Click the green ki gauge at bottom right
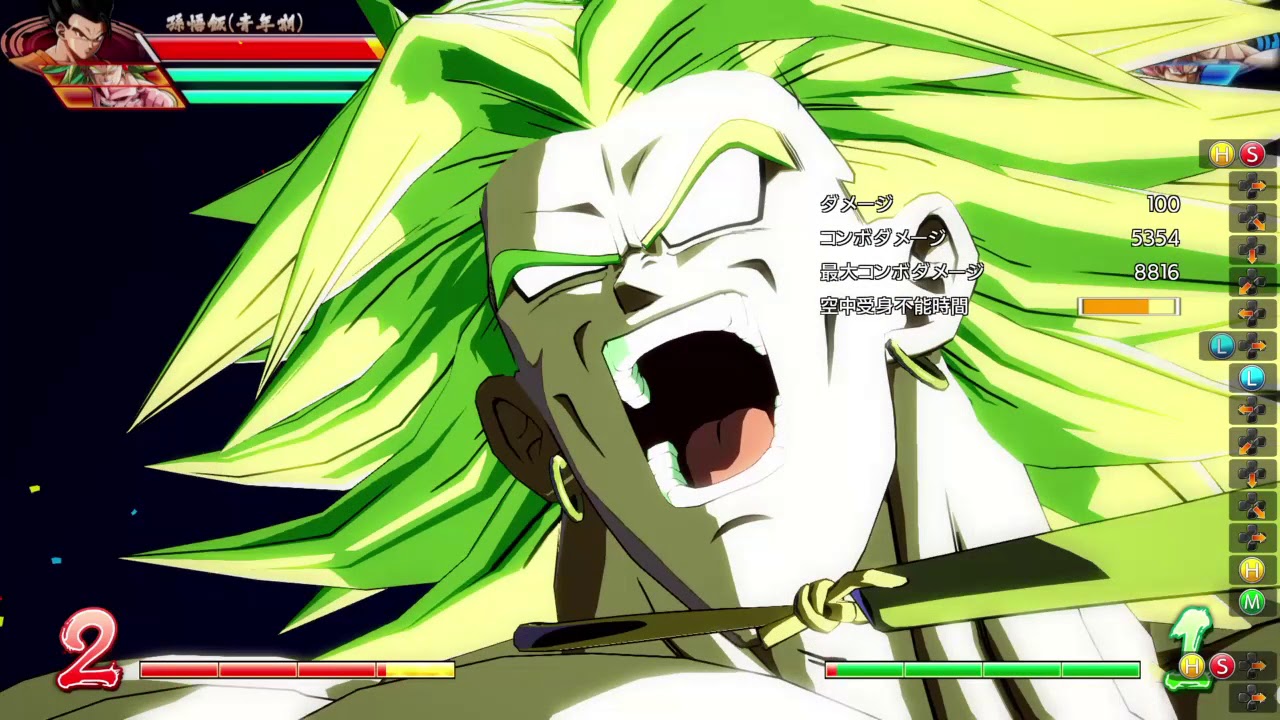This screenshot has height=720, width=1280. click(985, 668)
